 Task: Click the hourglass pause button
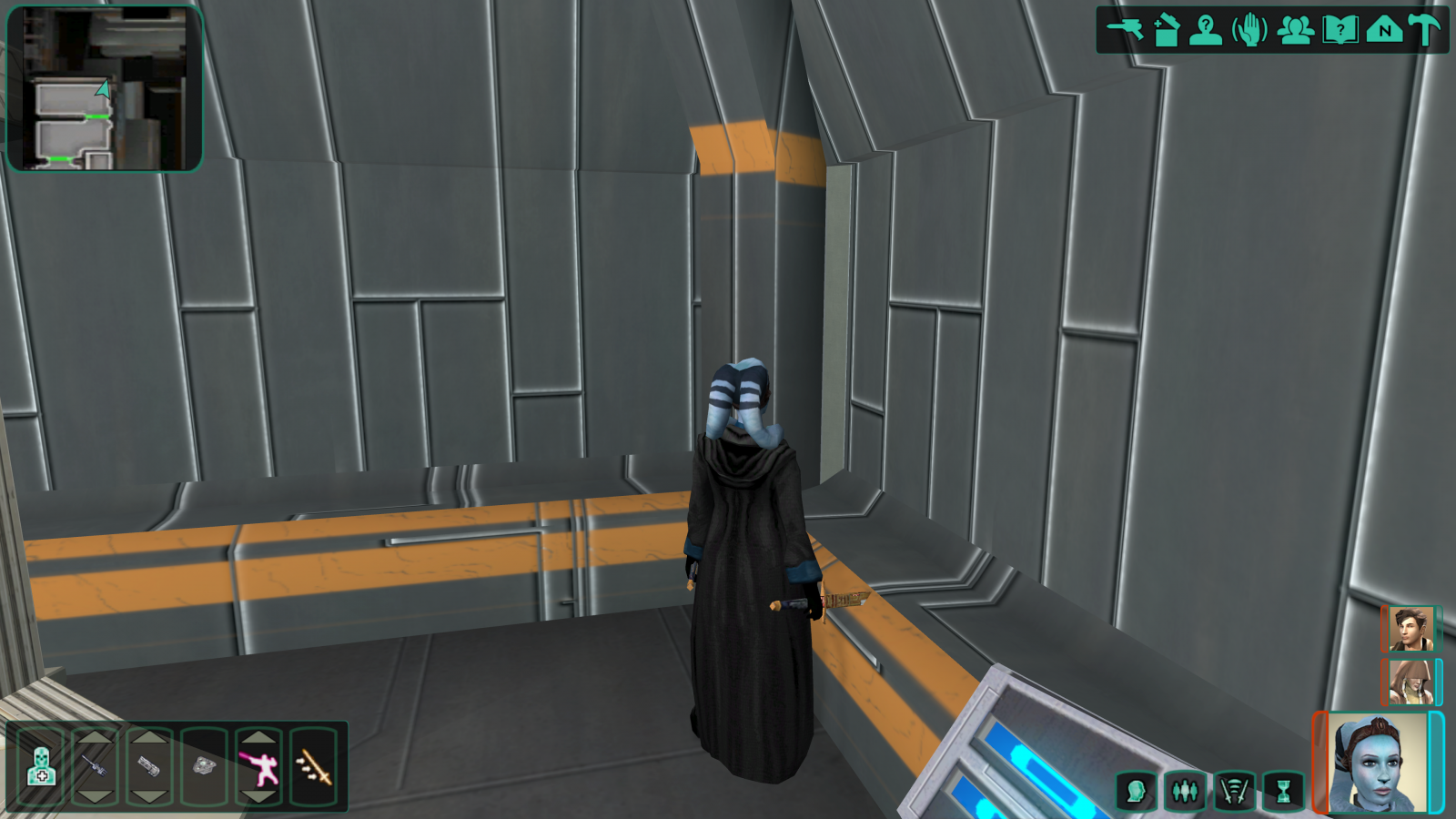pyautogui.click(x=1283, y=791)
